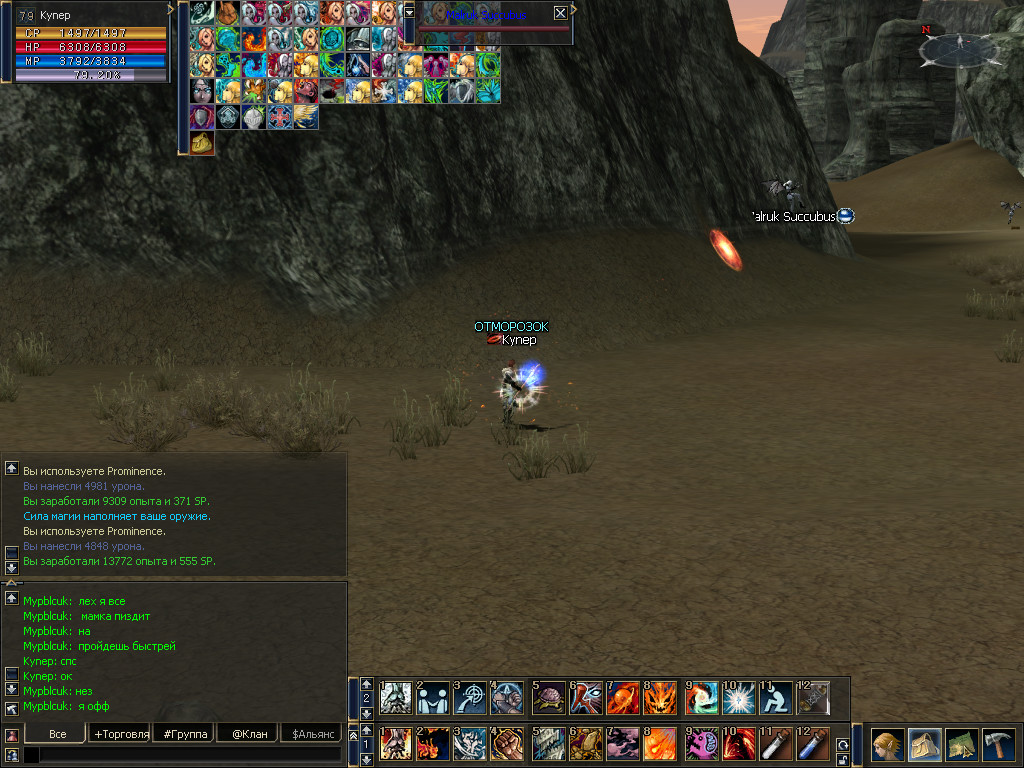Switch to the Все chat tab
The image size is (1024, 768).
click(58, 734)
